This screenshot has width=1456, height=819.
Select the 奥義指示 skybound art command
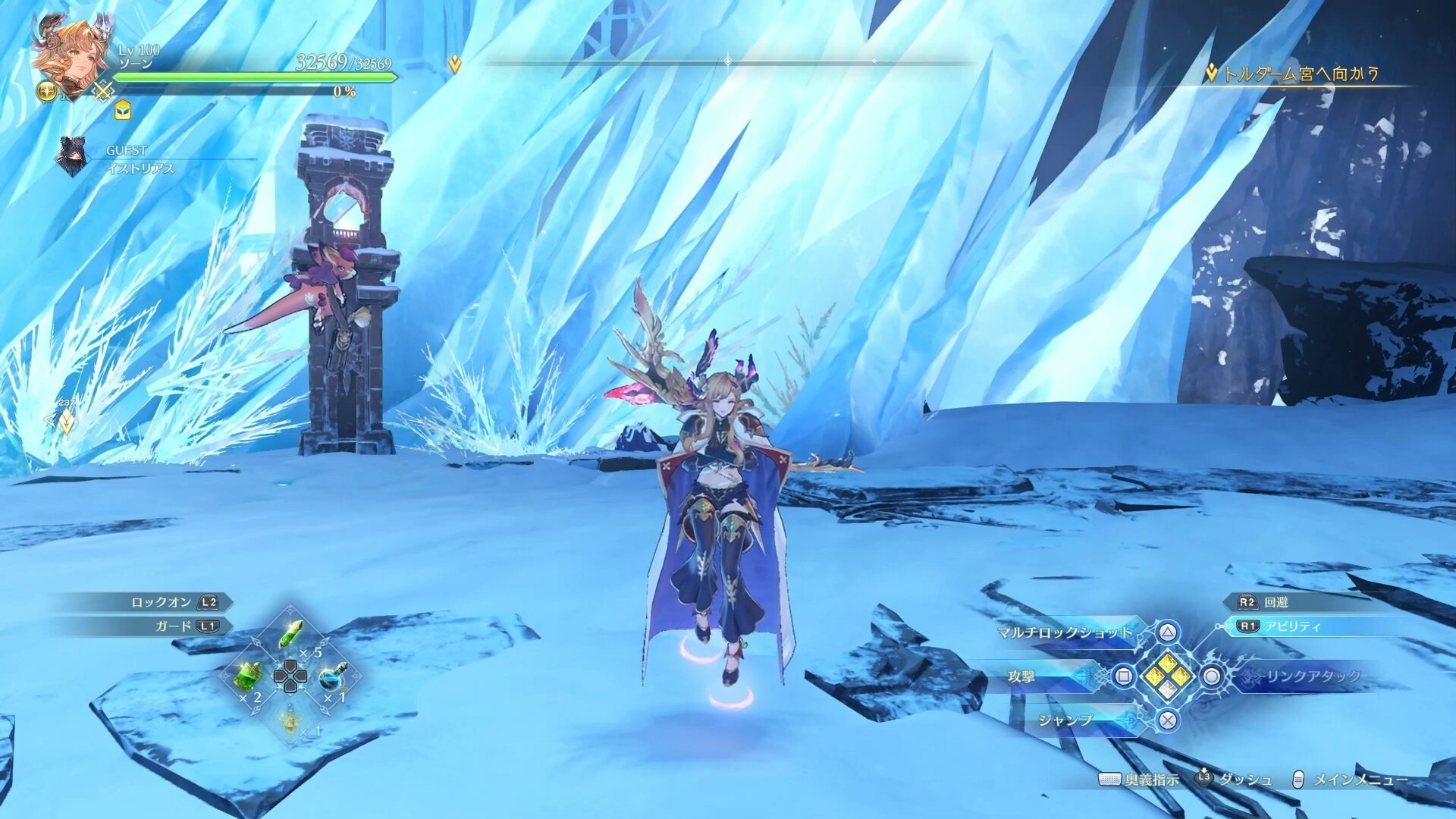coord(1151,780)
